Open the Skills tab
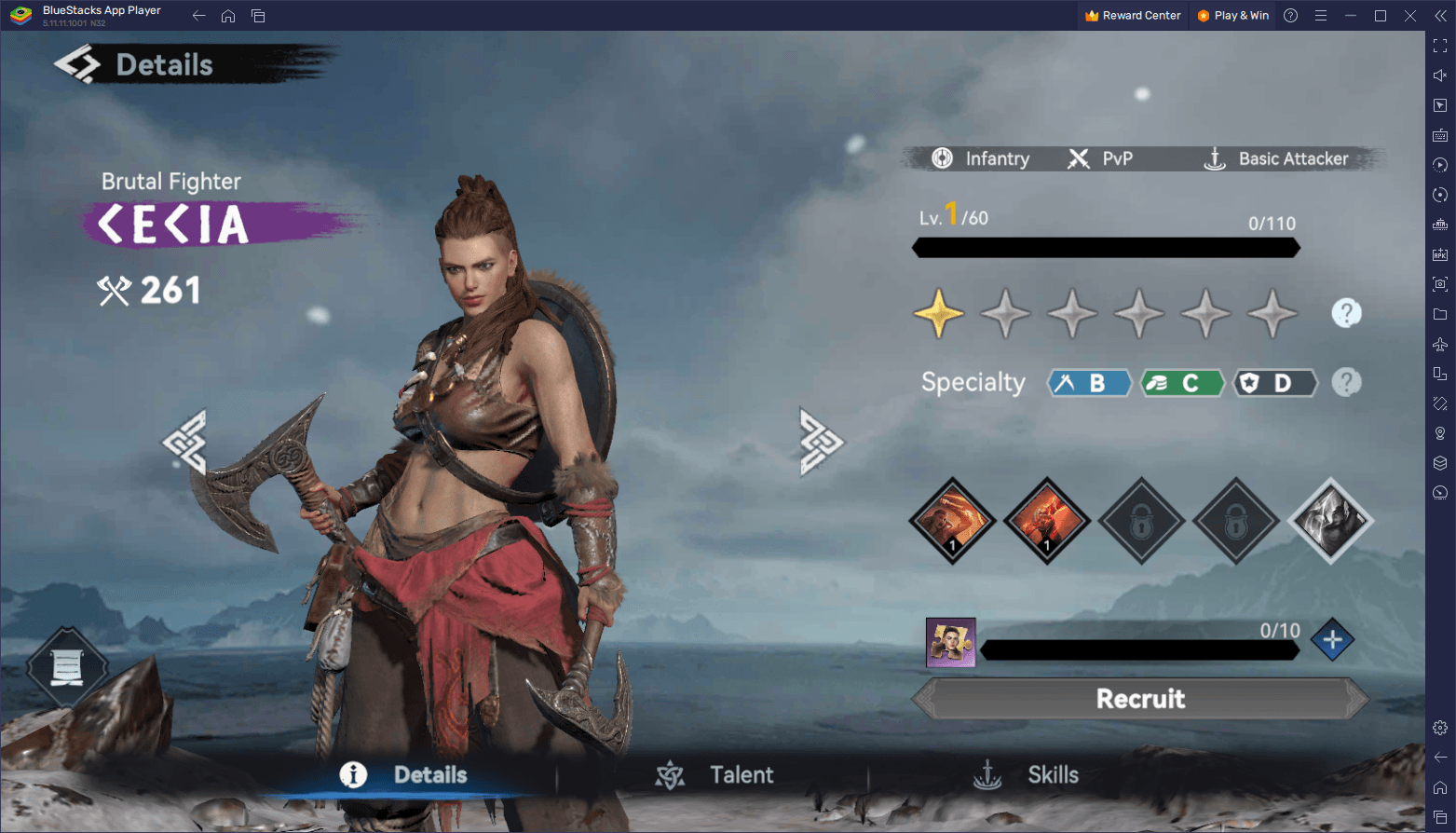This screenshot has height=833, width=1456. 1027,775
